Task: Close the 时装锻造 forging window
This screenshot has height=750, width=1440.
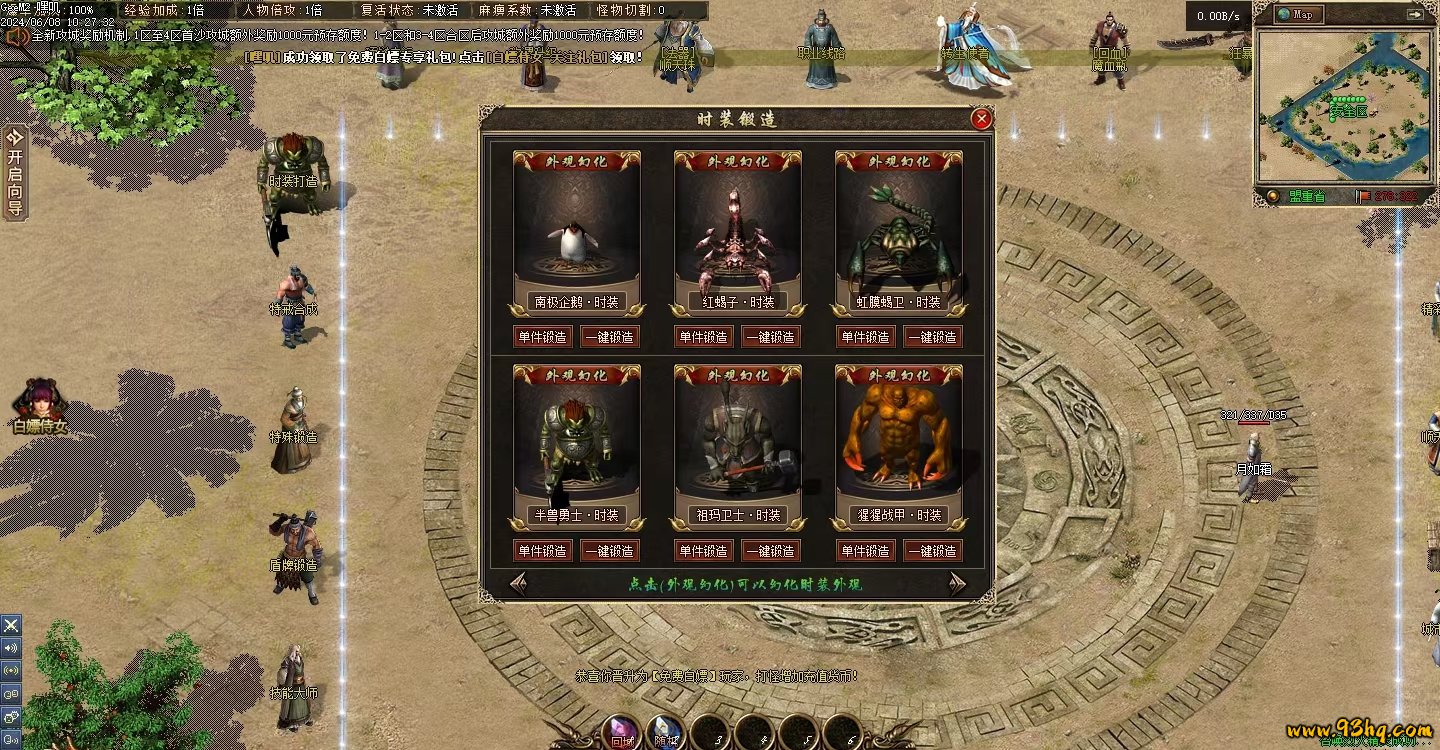Action: click(x=982, y=119)
